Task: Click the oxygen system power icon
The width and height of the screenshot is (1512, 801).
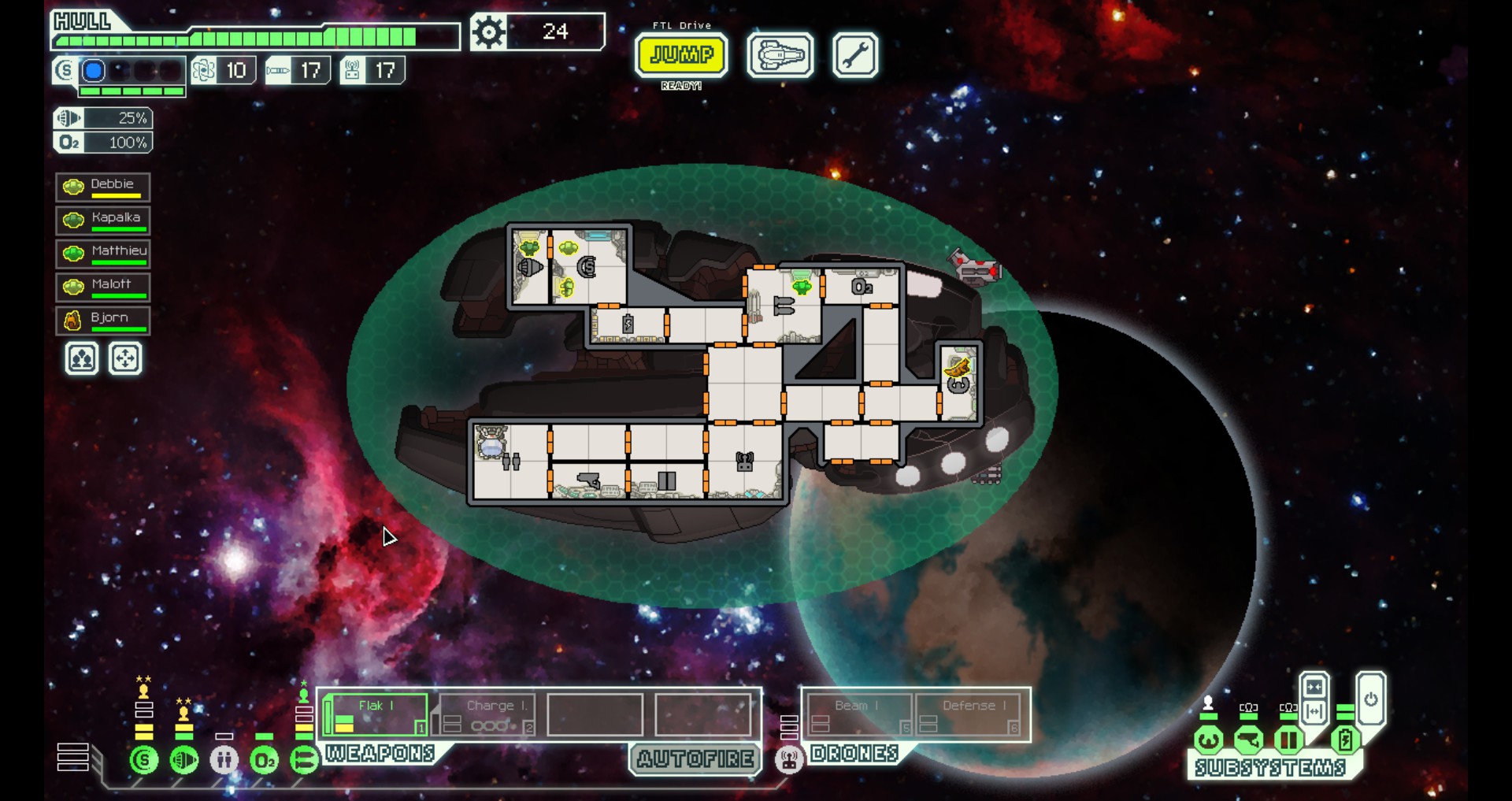Action: point(265,760)
